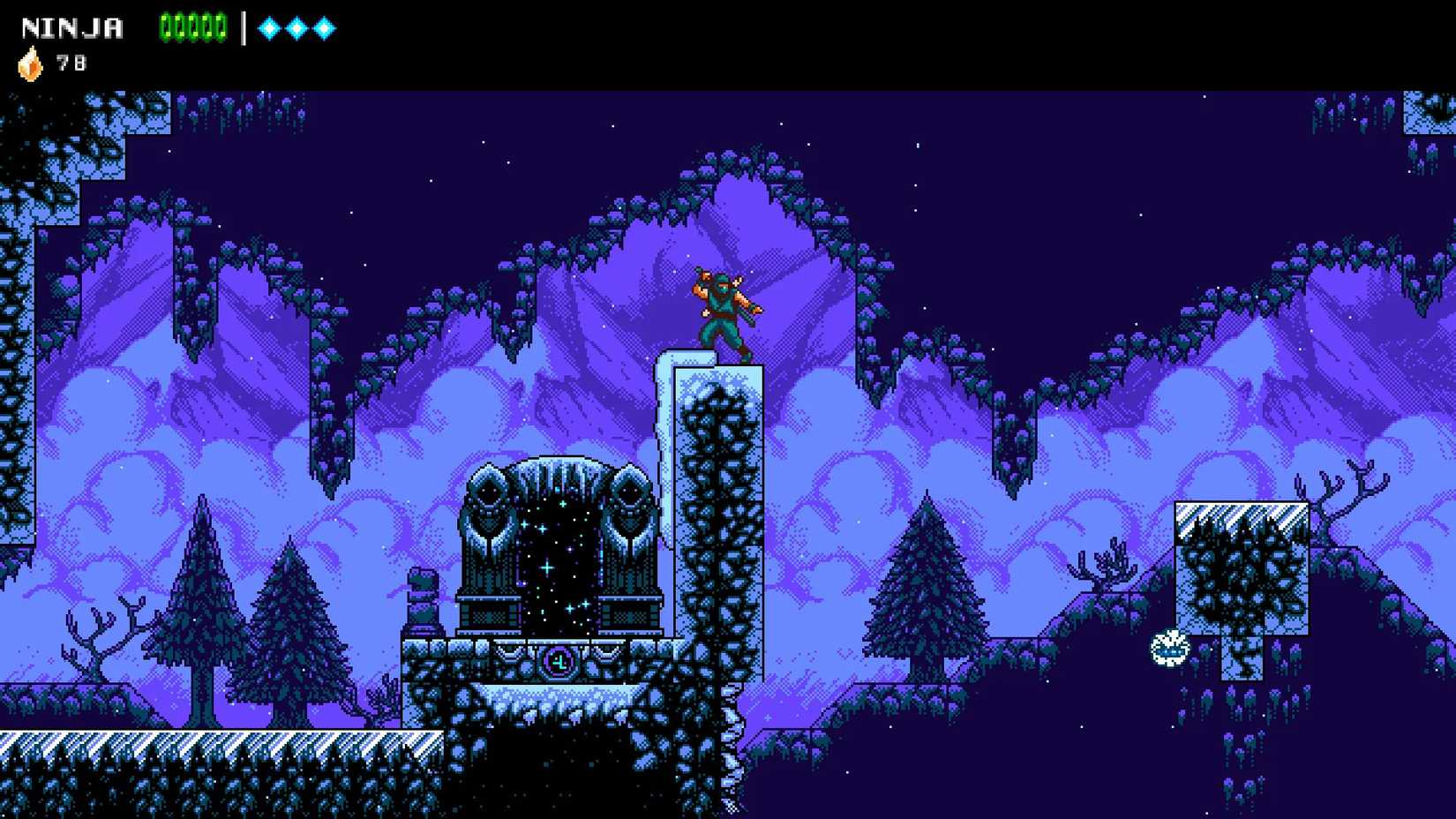
Task: Click the spiked ground strip at bottom left
Action: coord(176,746)
